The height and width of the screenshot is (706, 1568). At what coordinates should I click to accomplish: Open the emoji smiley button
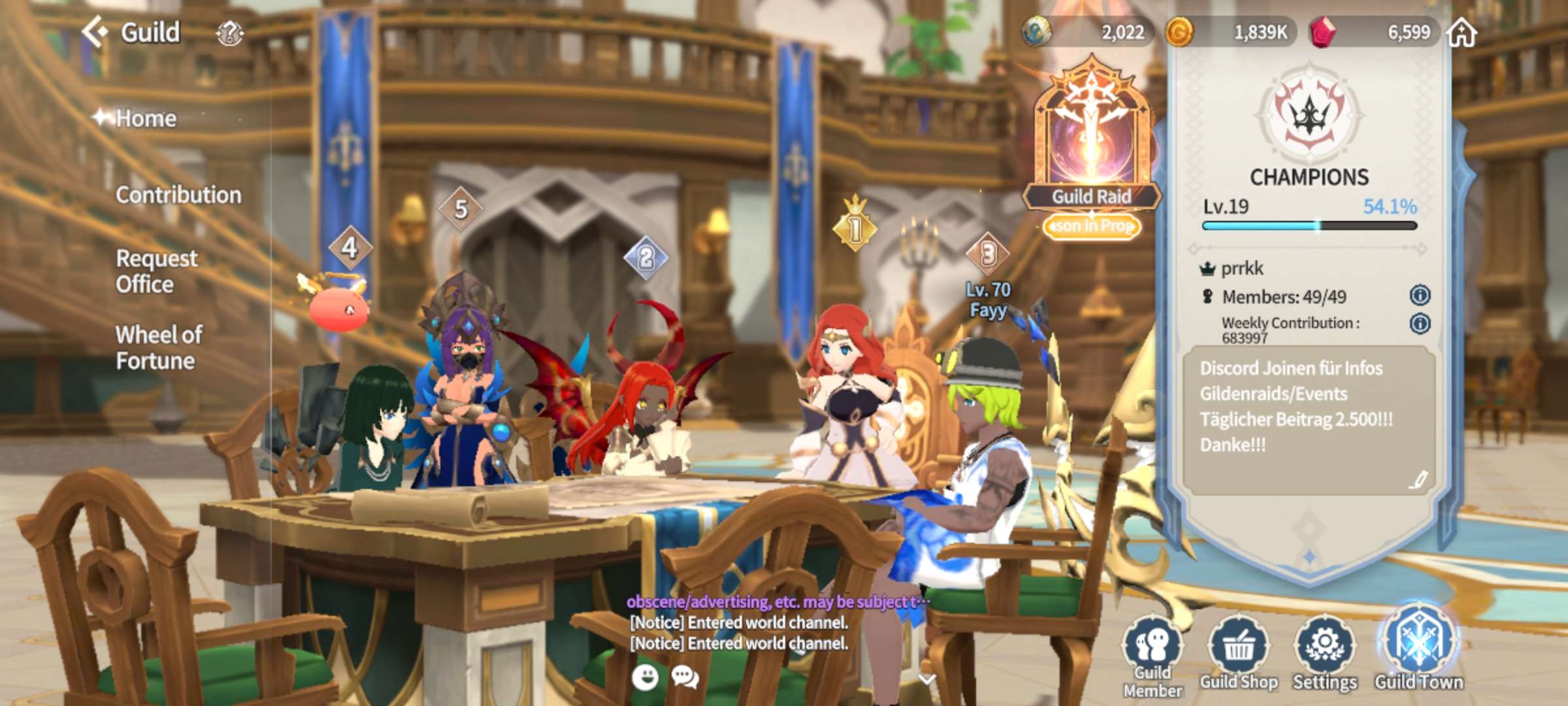645,678
